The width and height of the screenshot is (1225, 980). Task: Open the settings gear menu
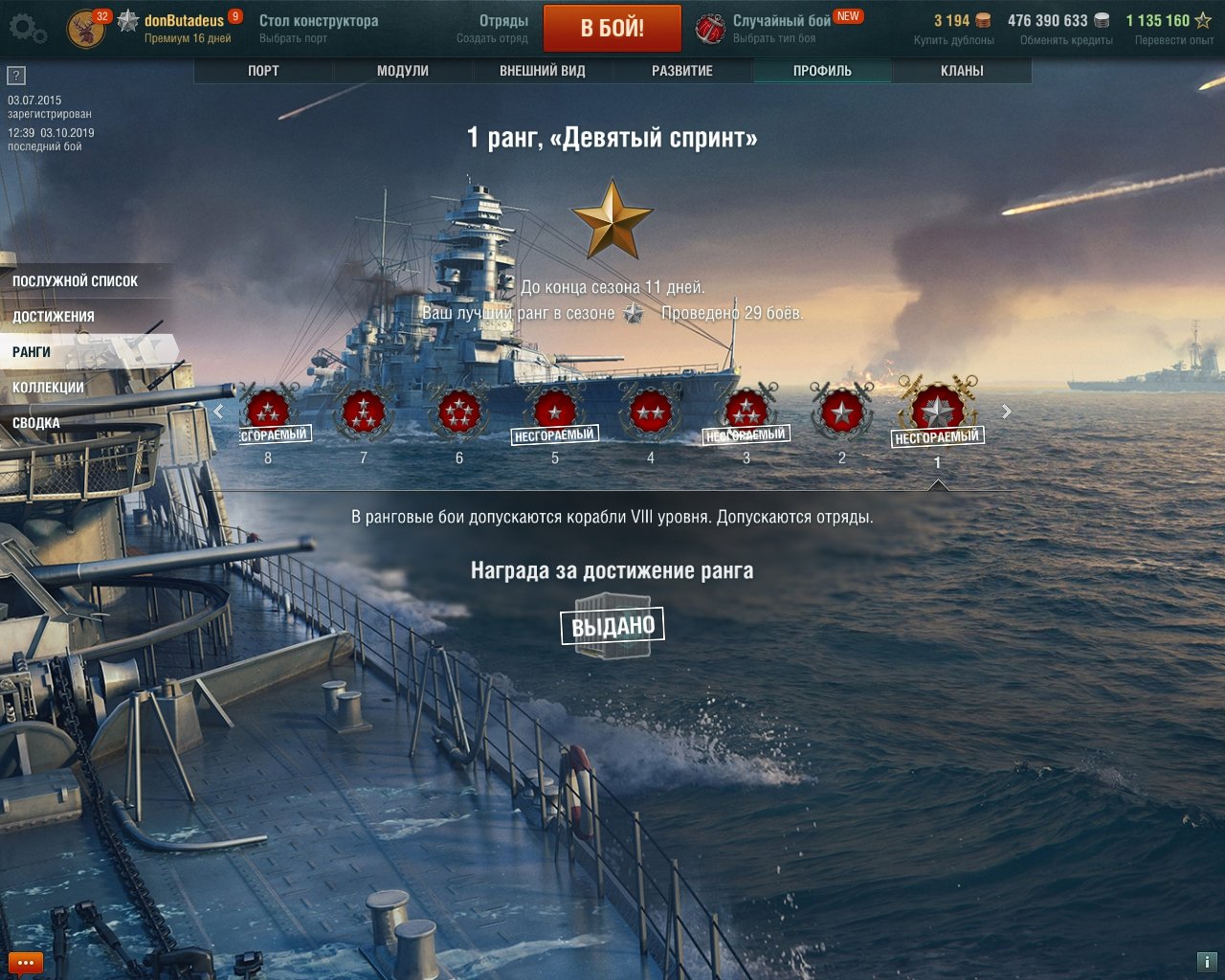tap(27, 30)
